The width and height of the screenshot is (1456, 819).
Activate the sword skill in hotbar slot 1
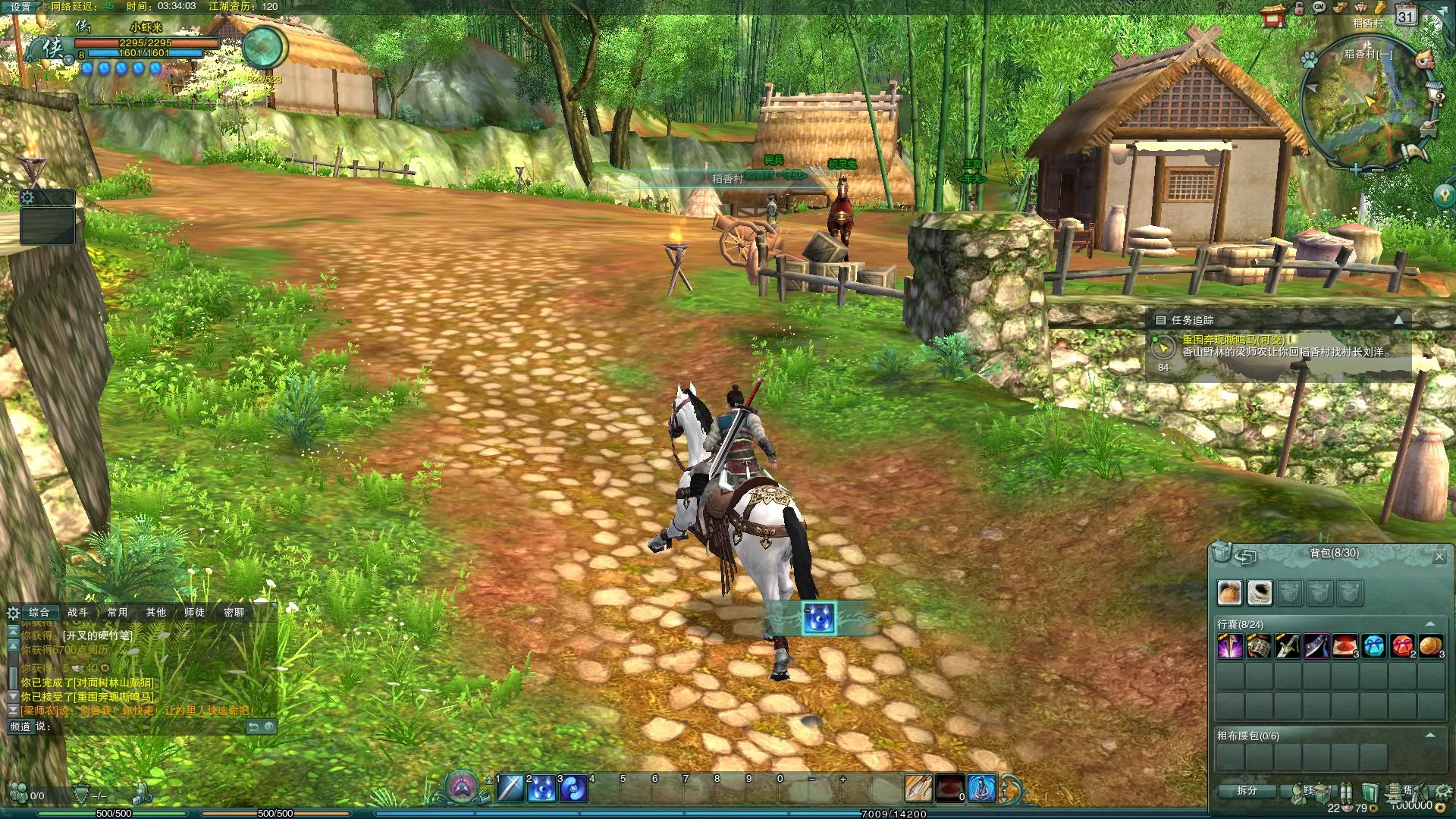coord(510,789)
